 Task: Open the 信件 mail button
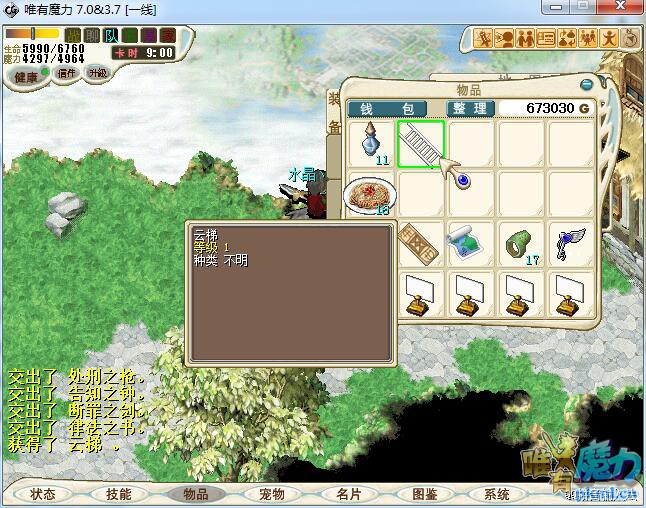[67, 73]
